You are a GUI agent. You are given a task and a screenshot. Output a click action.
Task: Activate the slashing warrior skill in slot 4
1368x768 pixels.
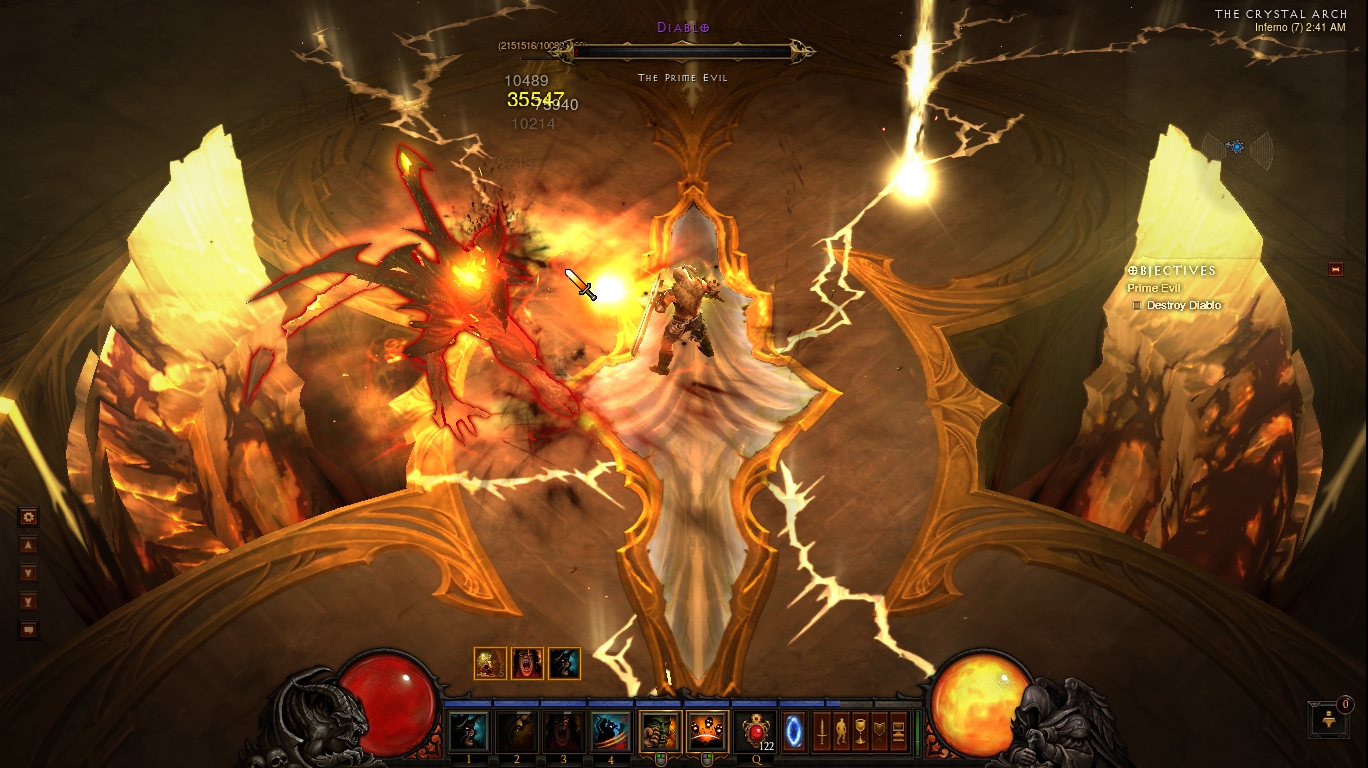click(611, 731)
